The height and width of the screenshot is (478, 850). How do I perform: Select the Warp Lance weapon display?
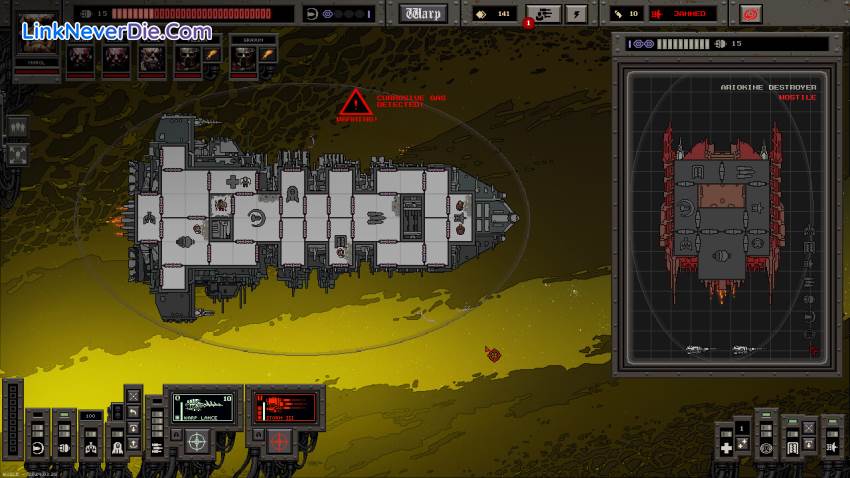[x=205, y=406]
